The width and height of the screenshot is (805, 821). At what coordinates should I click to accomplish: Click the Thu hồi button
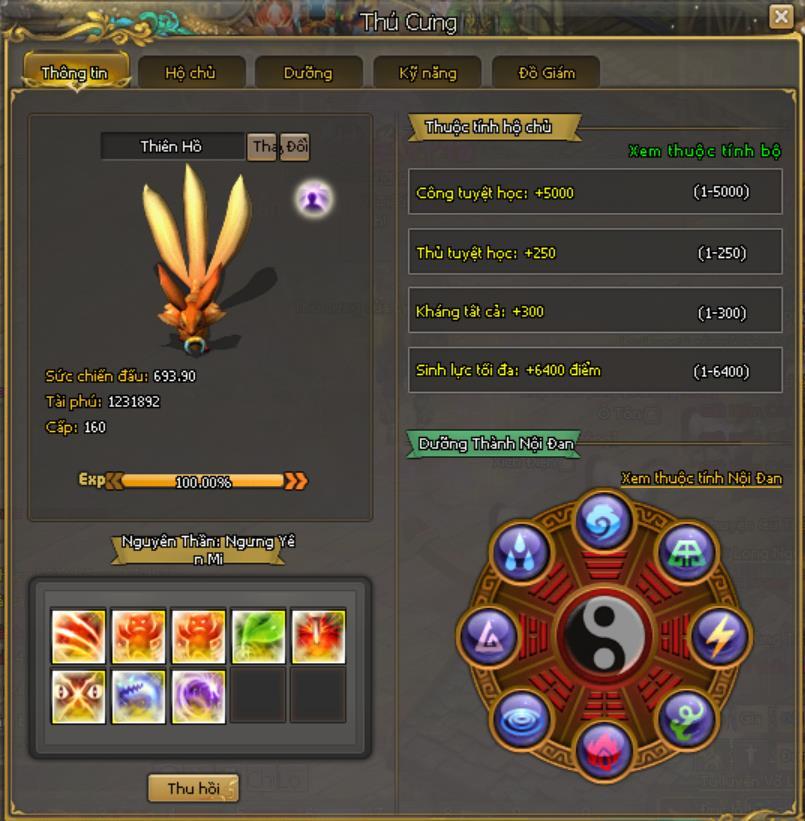[193, 788]
